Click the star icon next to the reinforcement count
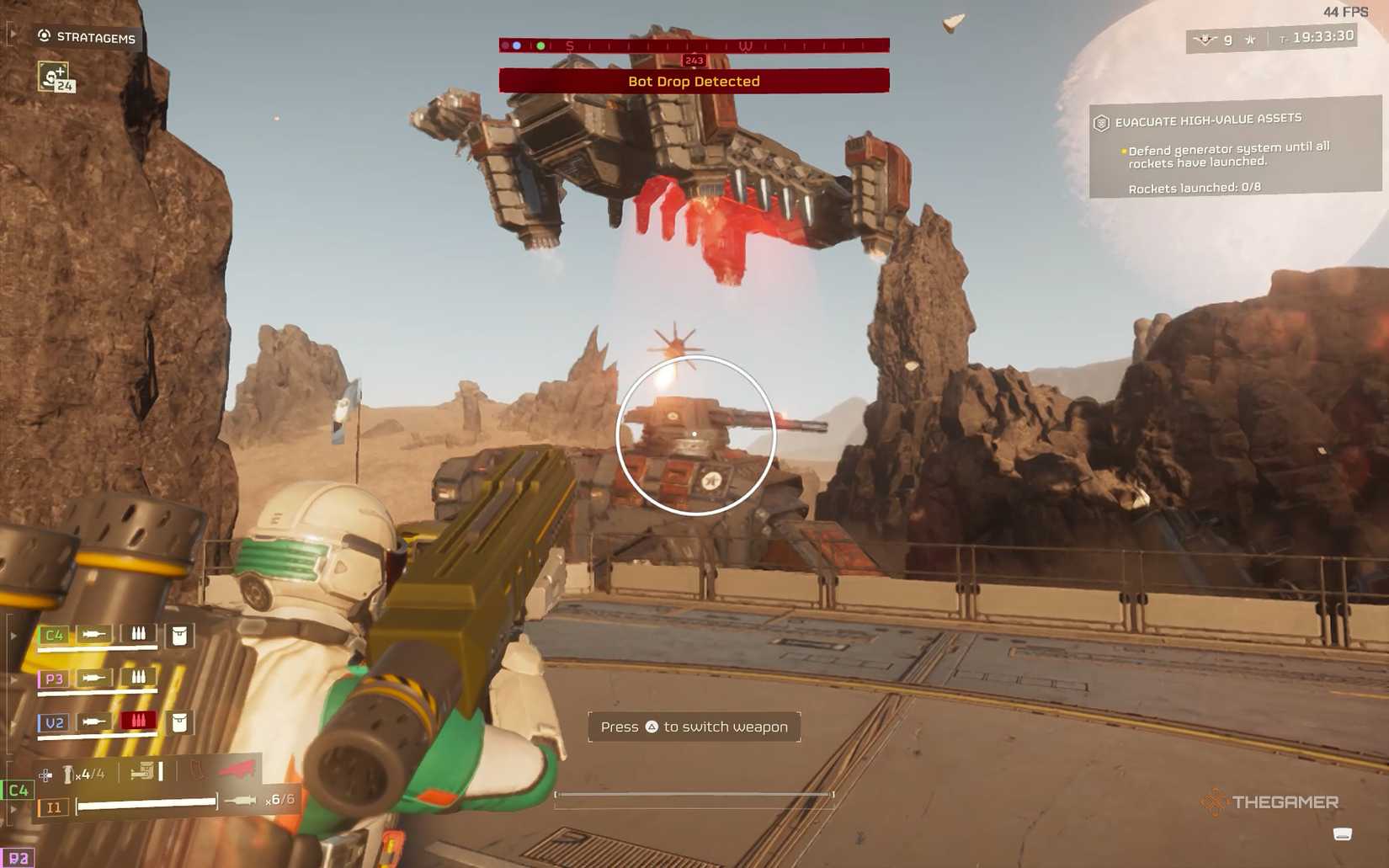The height and width of the screenshot is (868, 1389). [1249, 38]
